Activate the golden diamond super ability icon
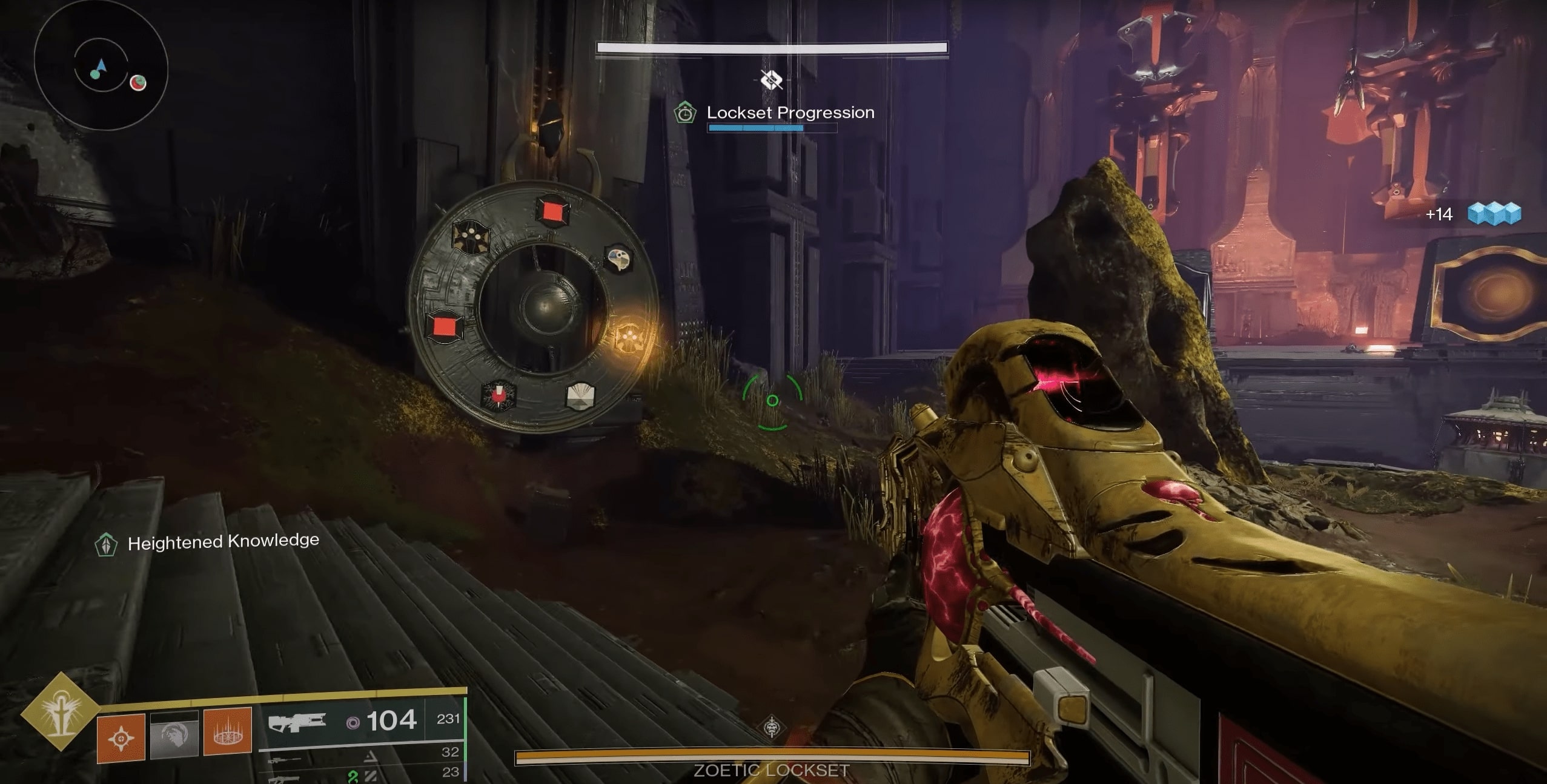1547x784 pixels. tap(60, 710)
